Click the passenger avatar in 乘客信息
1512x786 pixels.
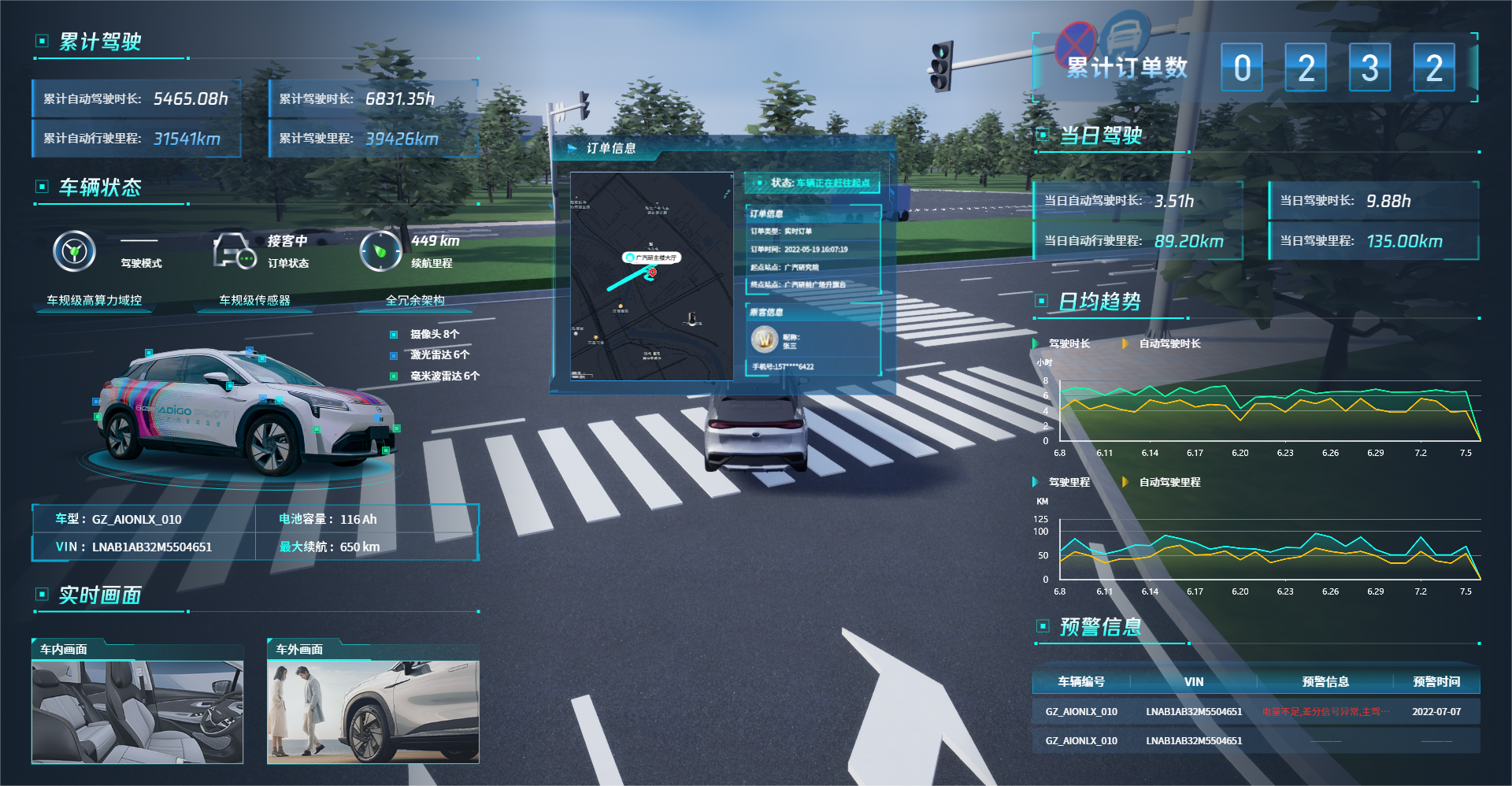pos(764,340)
